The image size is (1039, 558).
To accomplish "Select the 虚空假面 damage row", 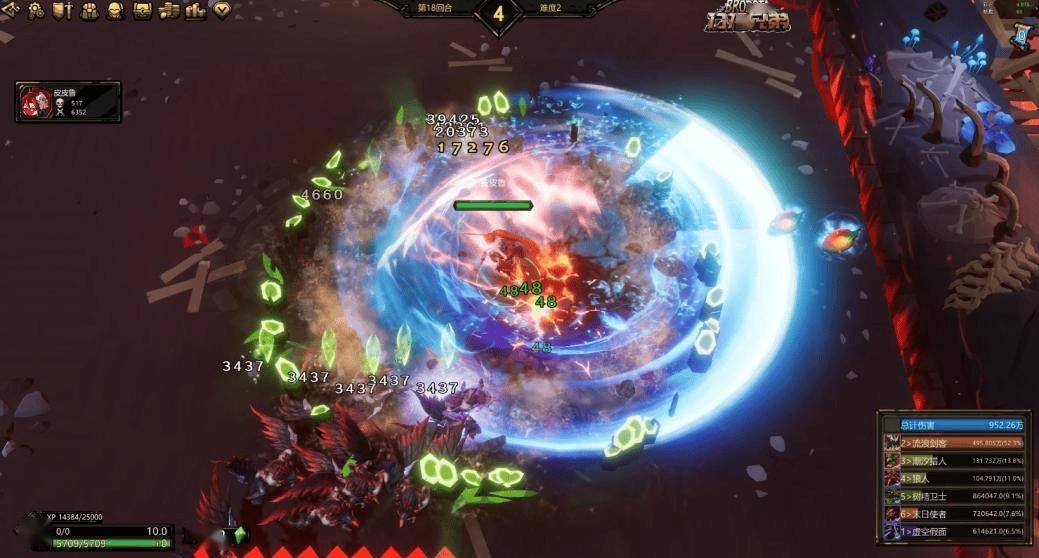I will (946, 532).
